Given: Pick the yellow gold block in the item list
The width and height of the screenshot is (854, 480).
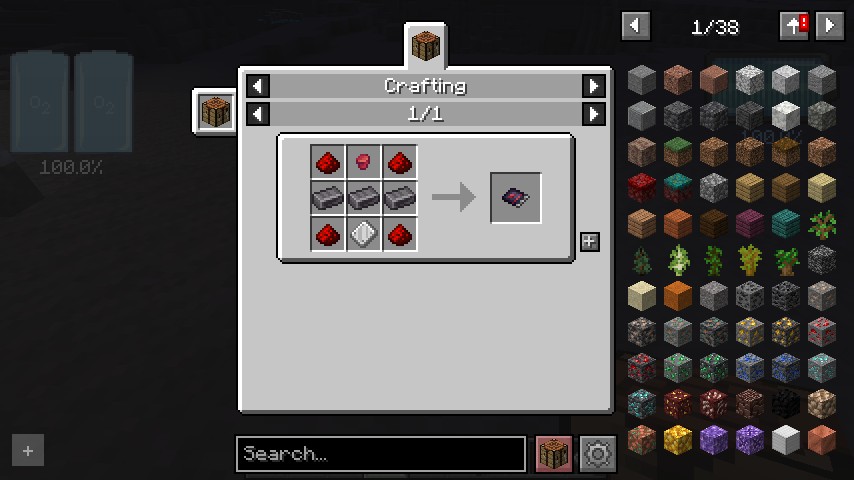Looking at the screenshot, I should coord(678,440).
